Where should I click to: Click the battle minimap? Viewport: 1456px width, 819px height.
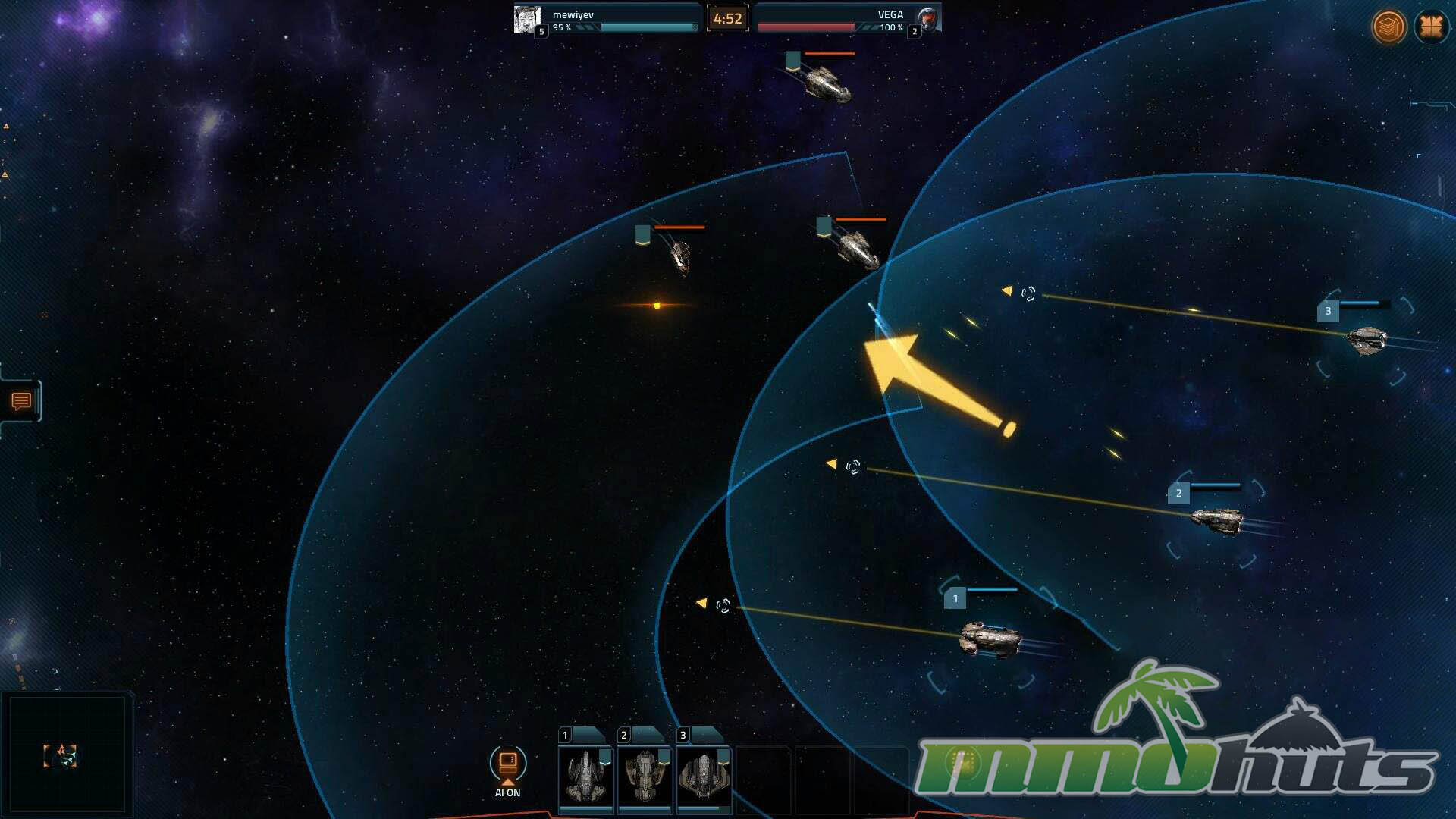click(67, 753)
